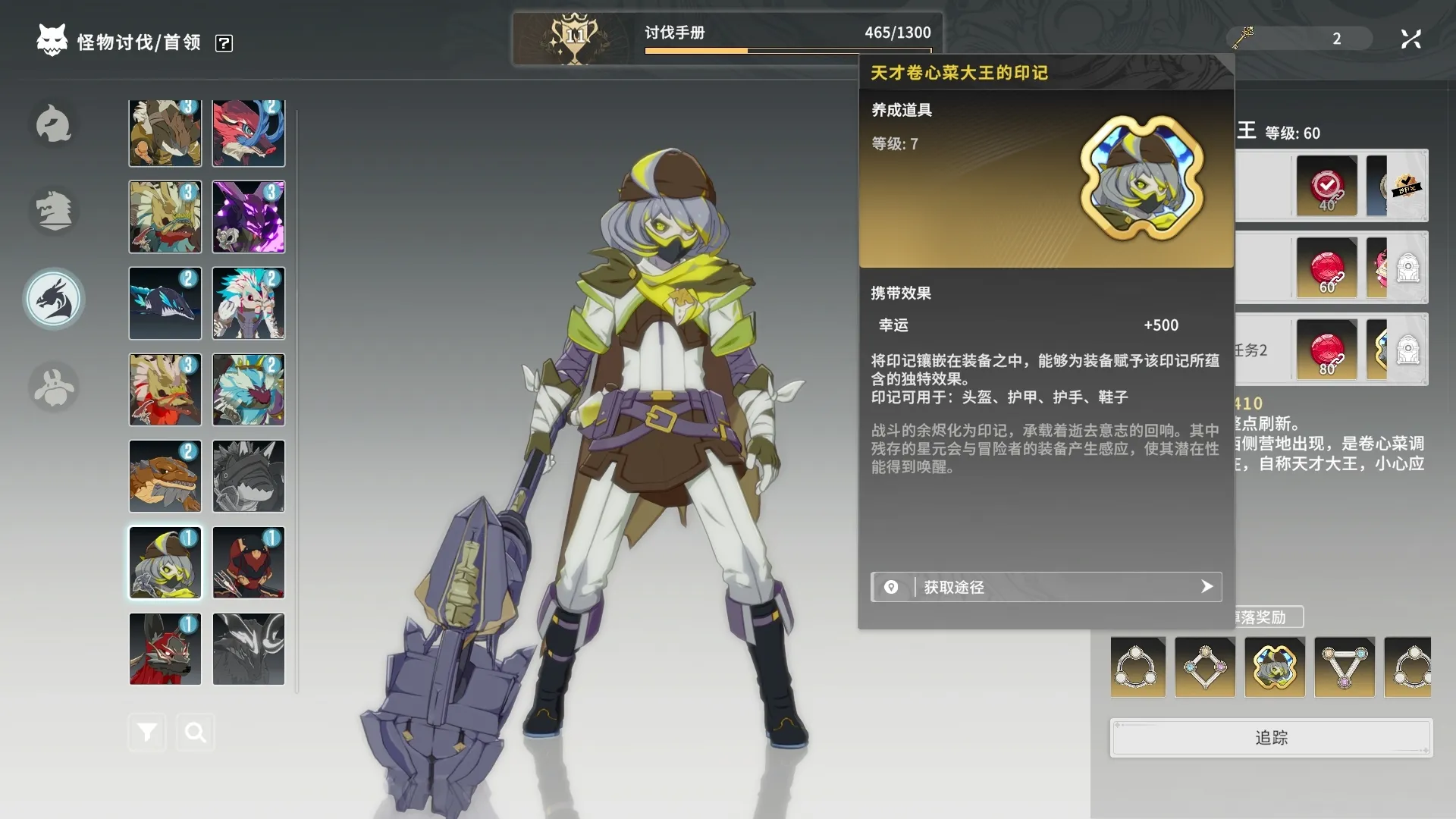Open the magnifier search button
The image size is (1456, 819).
pyautogui.click(x=196, y=733)
